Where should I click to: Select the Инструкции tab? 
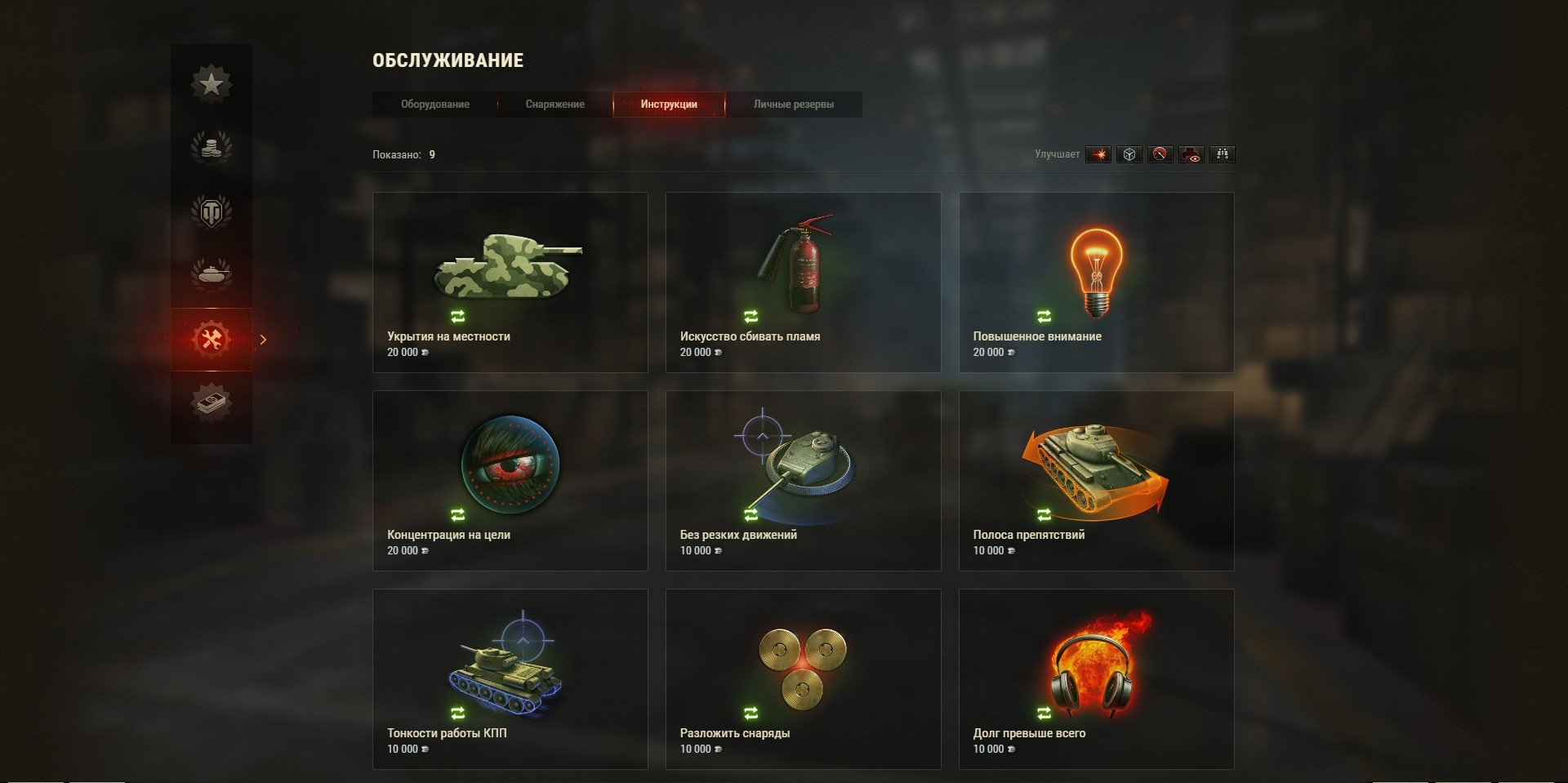(669, 105)
